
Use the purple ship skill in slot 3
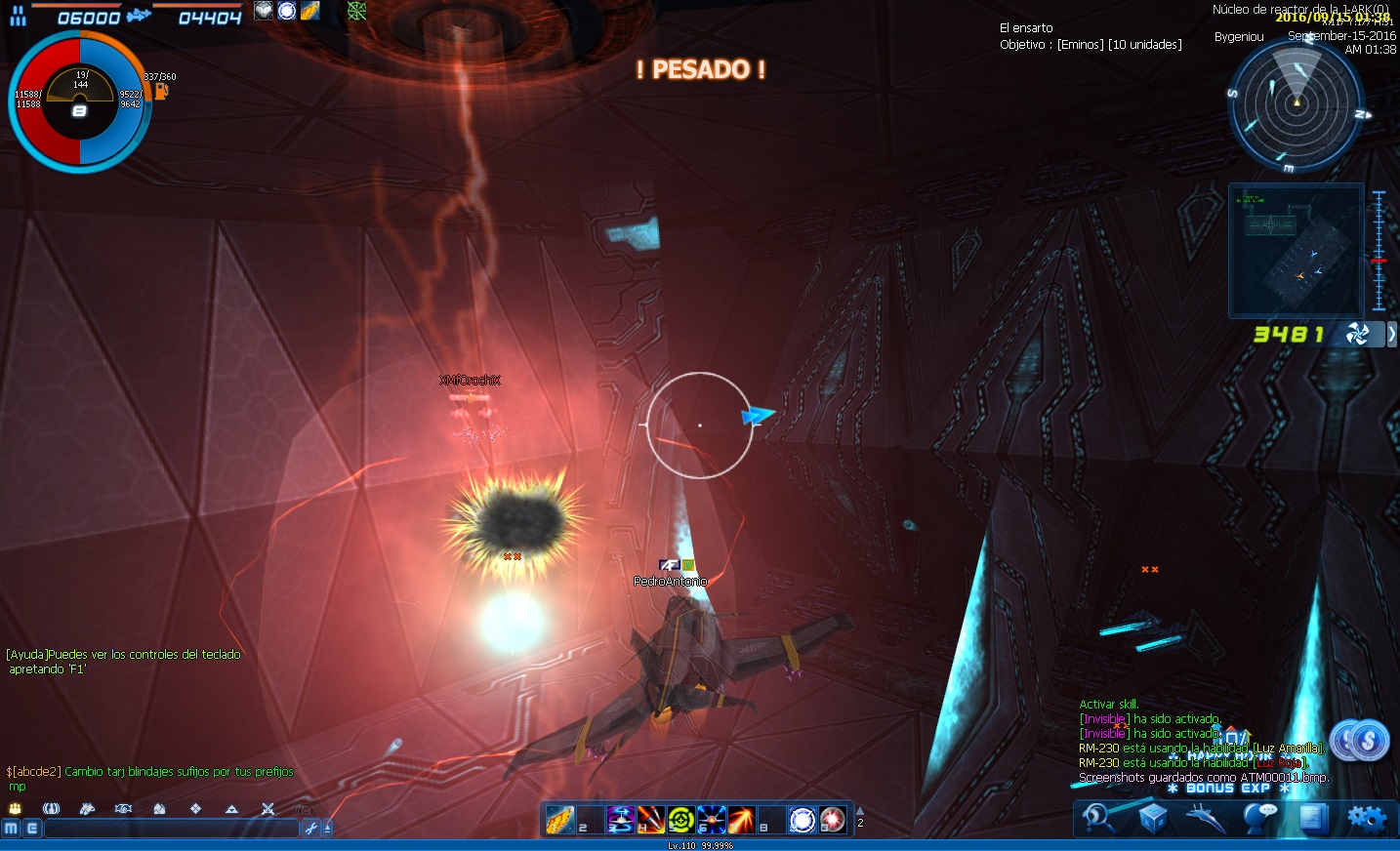click(x=620, y=820)
